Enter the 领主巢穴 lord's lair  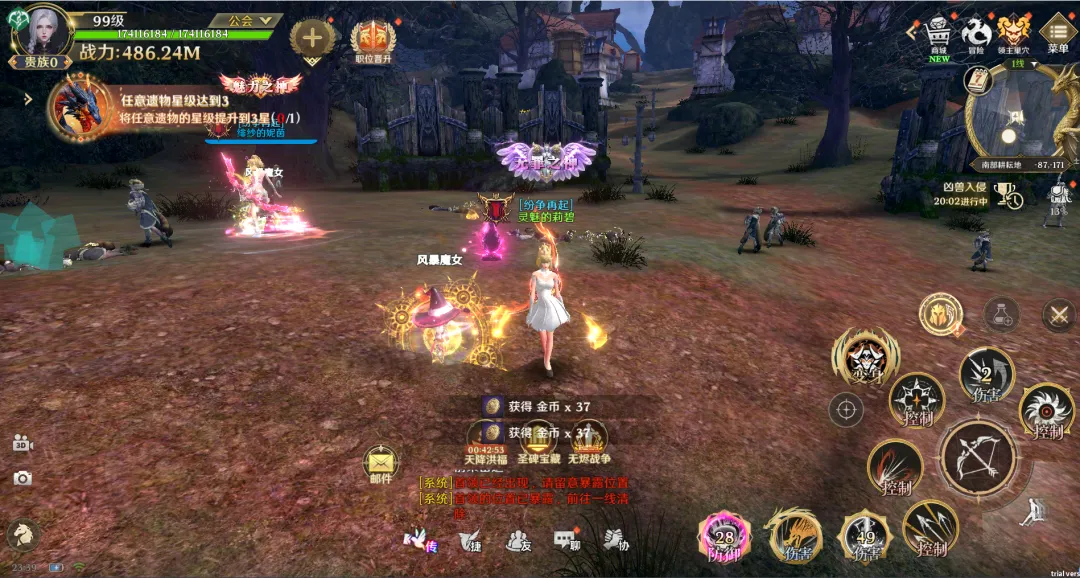coord(1014,31)
